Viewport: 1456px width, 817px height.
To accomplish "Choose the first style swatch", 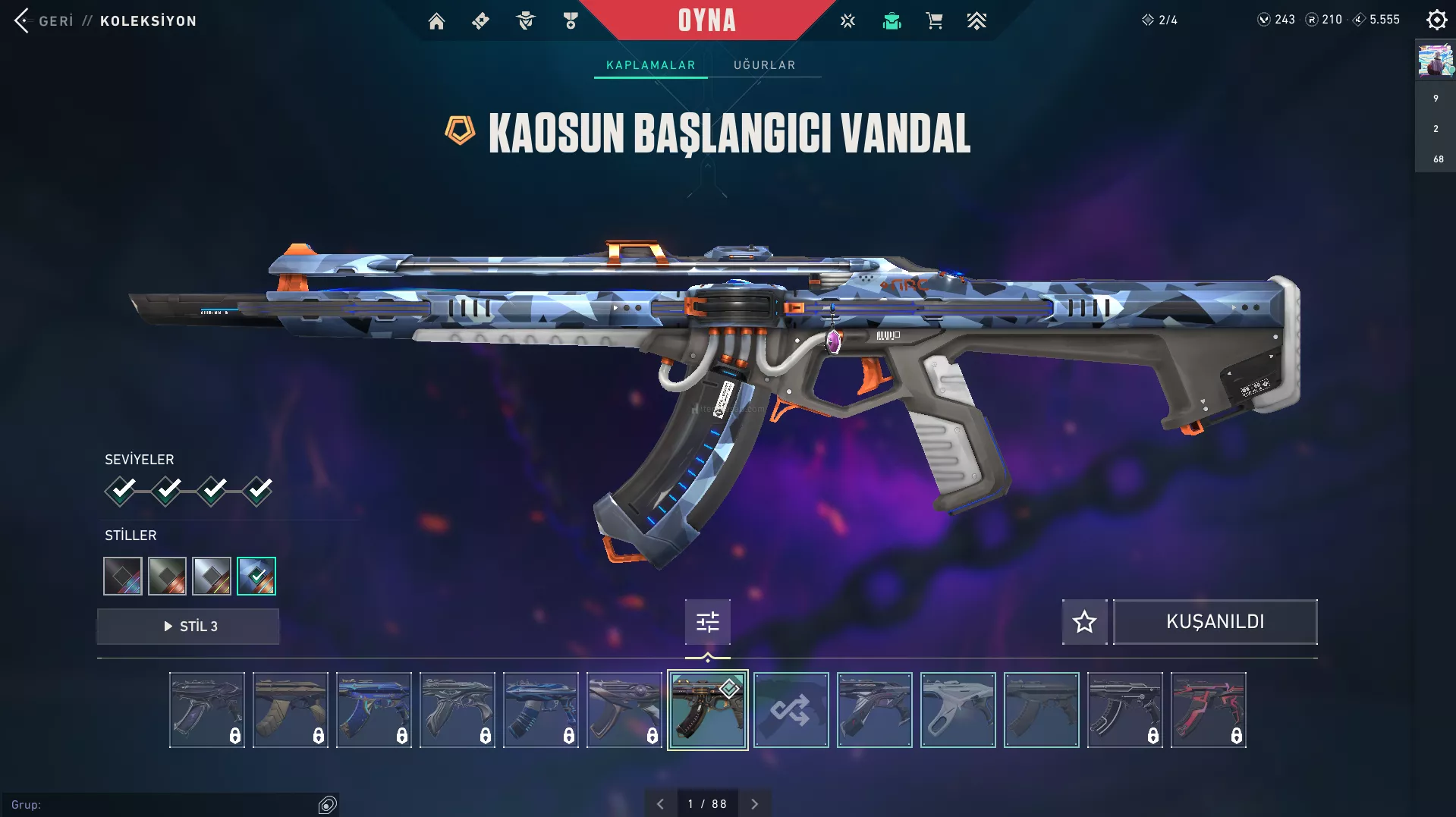I will click(123, 577).
